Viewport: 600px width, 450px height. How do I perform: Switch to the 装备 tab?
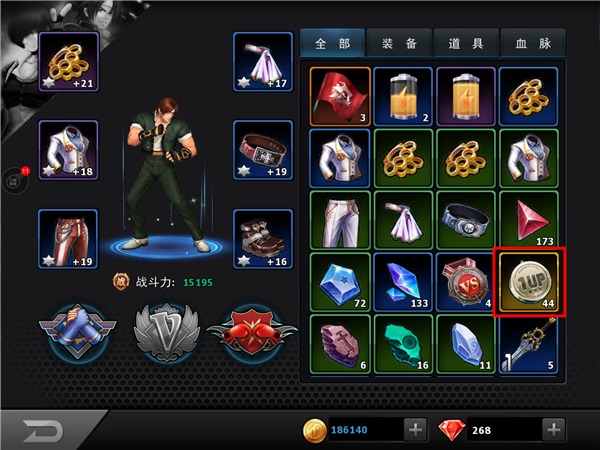(x=400, y=43)
